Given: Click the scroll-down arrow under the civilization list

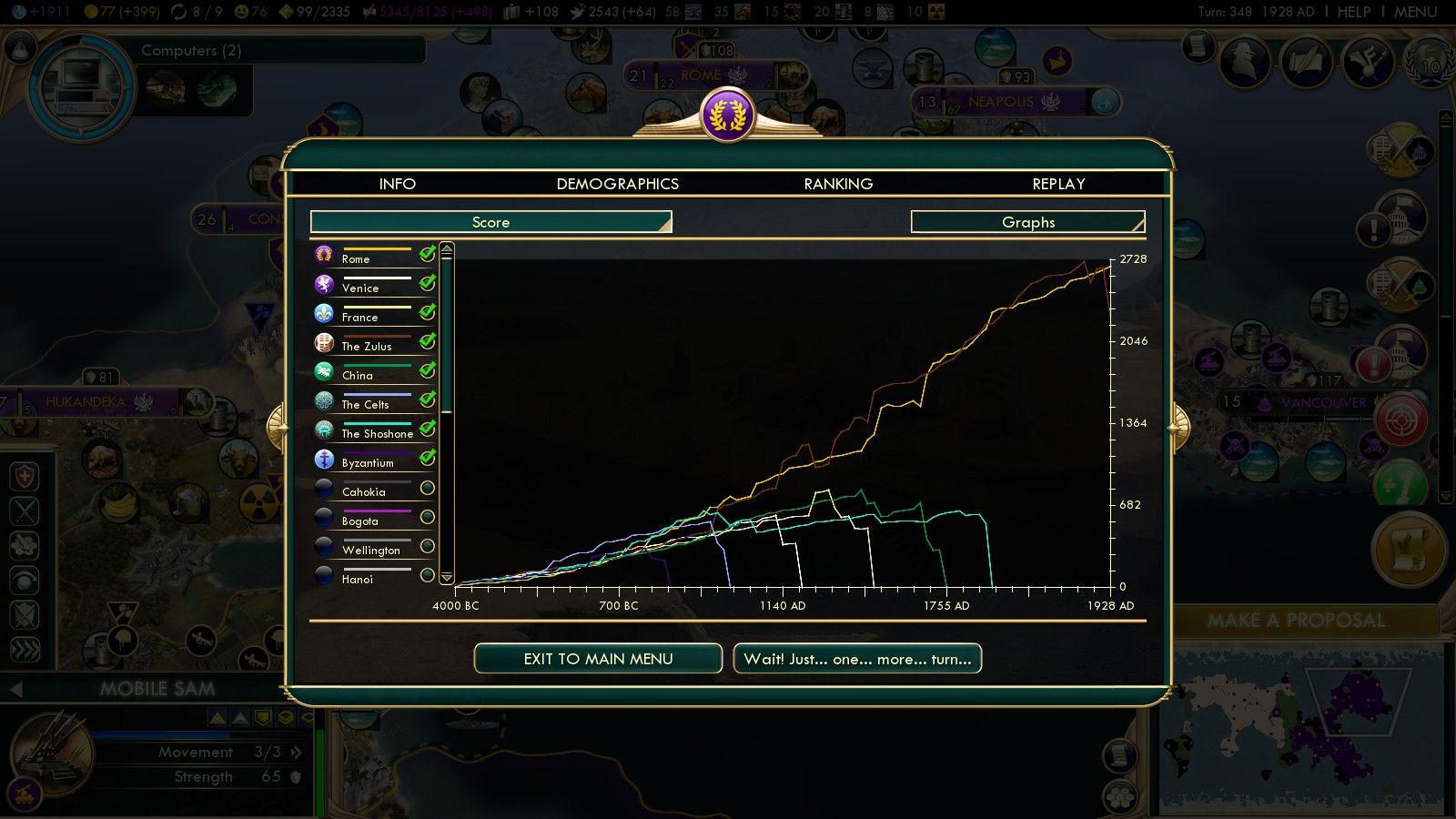Looking at the screenshot, I should 446,576.
